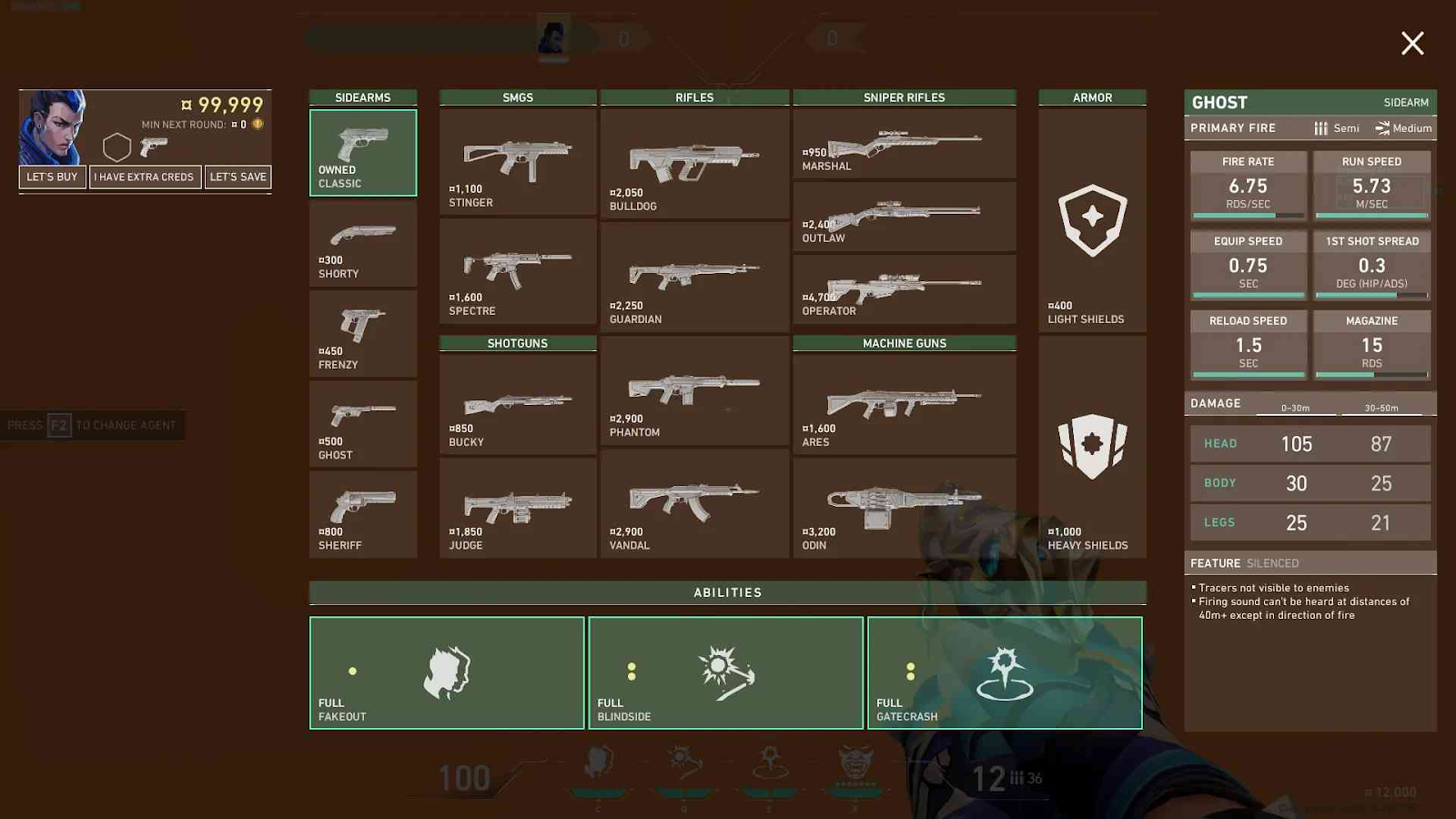Purchase the Blindside ability charges
Screen dimensions: 1456x819
coord(725,673)
